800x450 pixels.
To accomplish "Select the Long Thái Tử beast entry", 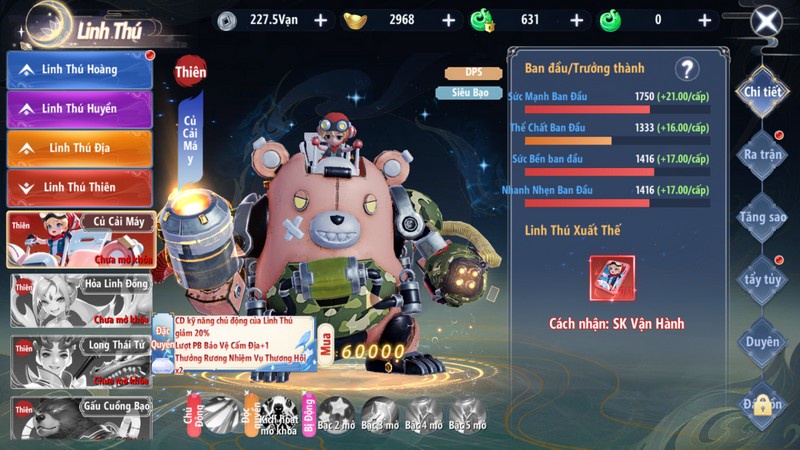I will pos(80,360).
